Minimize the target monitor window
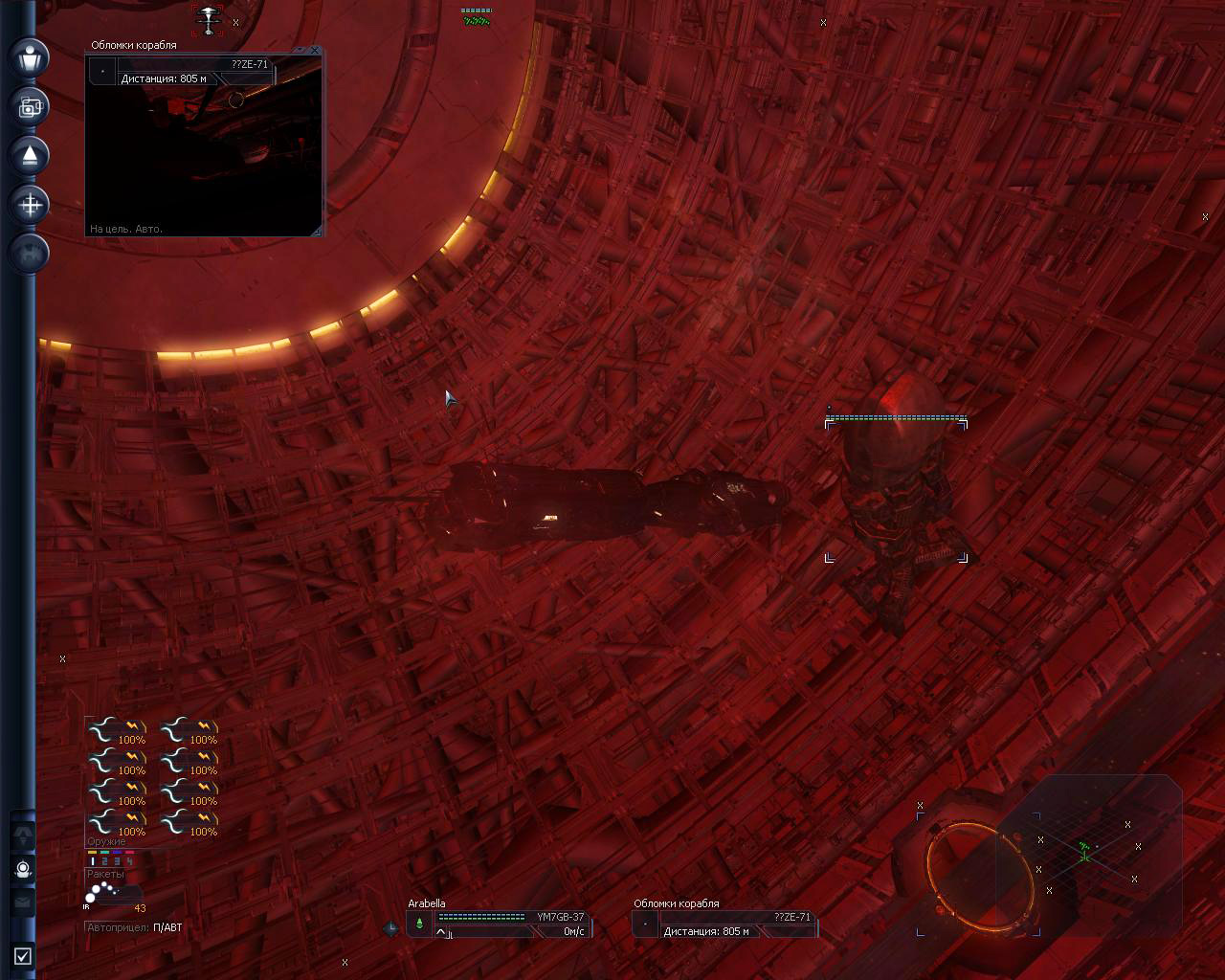This screenshot has height=980, width=1225. [298, 51]
